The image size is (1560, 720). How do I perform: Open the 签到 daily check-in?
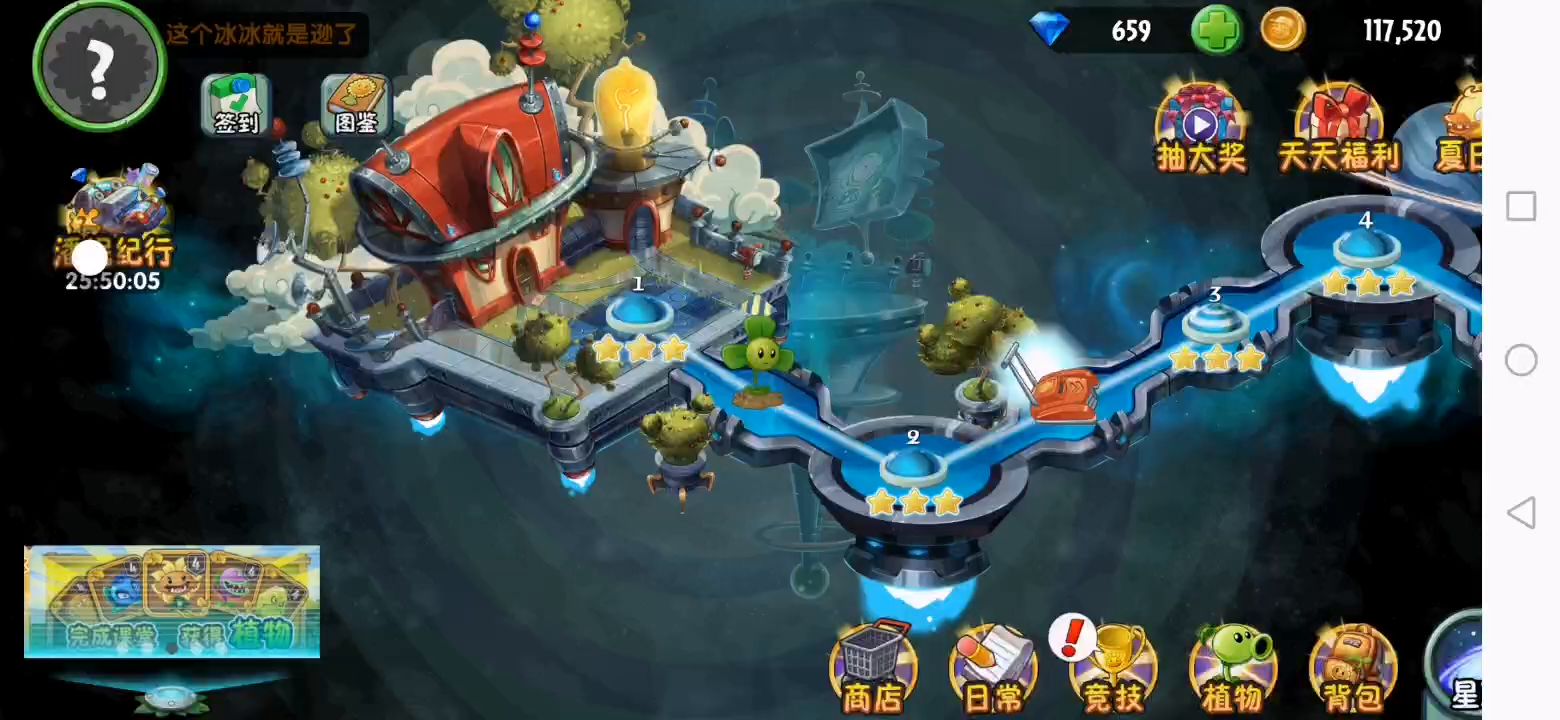coord(236,104)
